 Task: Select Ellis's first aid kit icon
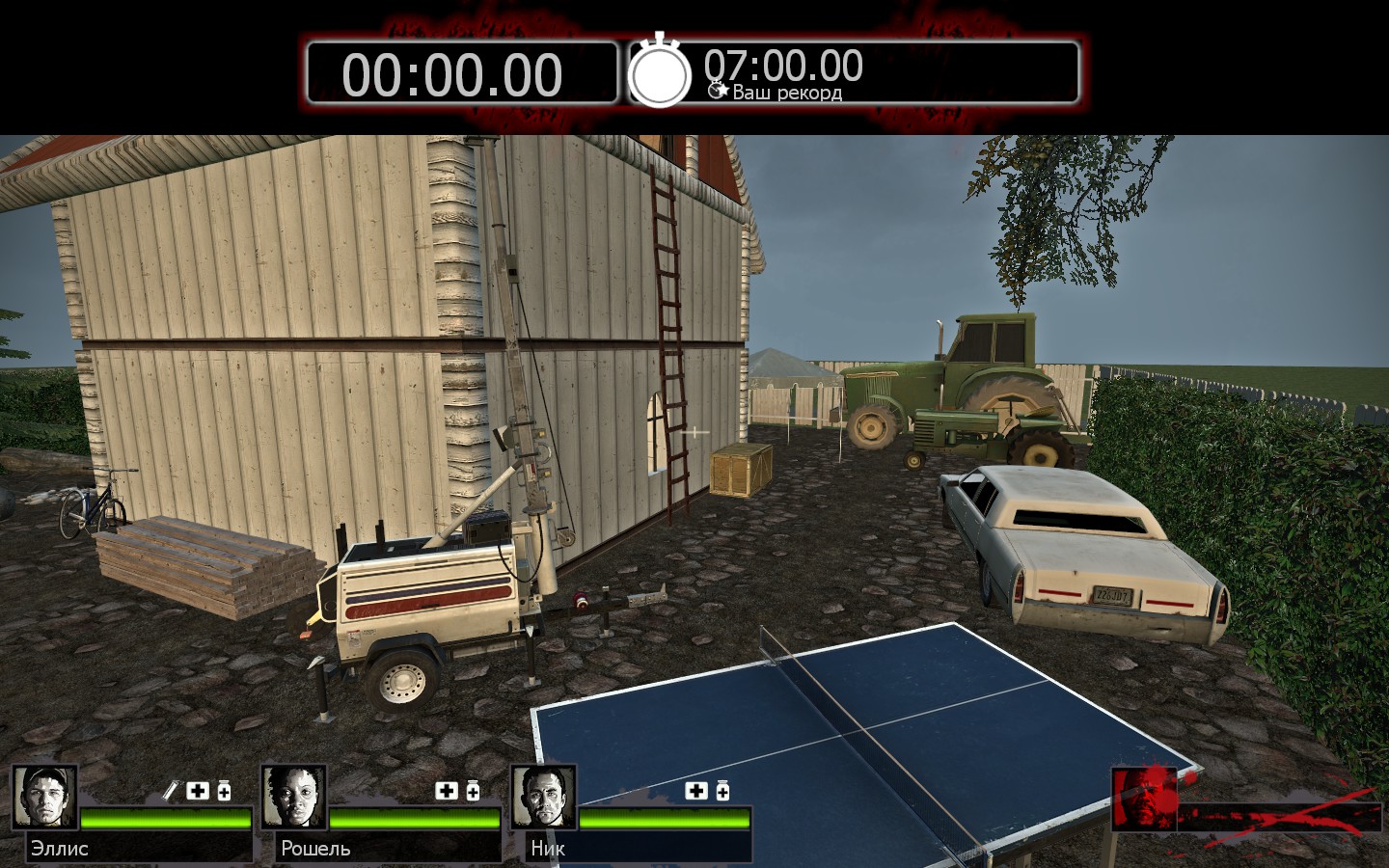pyautogui.click(x=198, y=791)
